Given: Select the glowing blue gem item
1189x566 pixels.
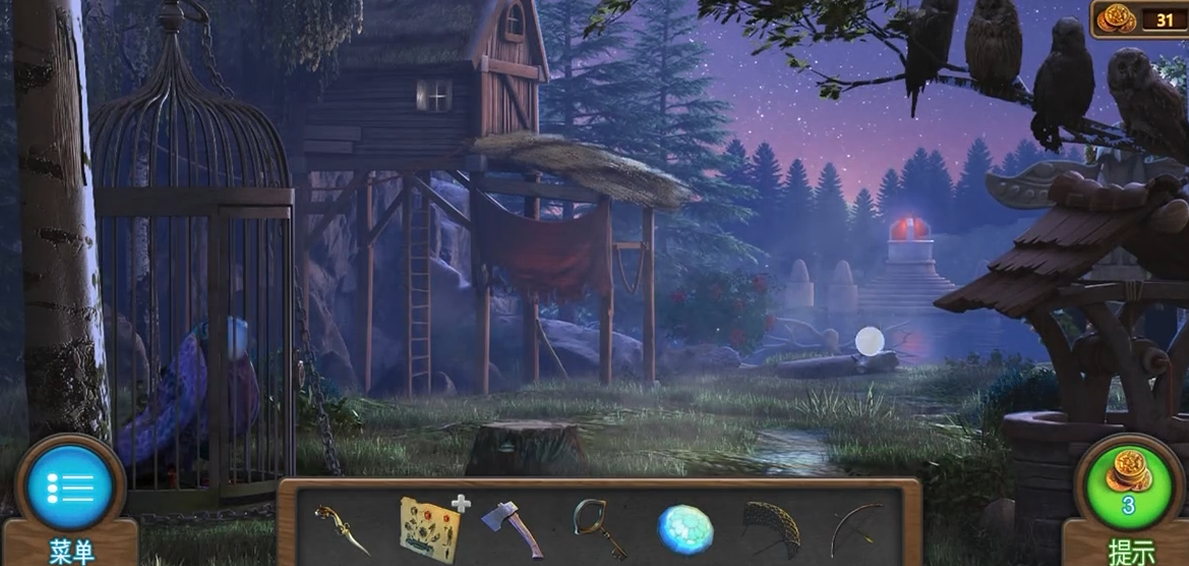Looking at the screenshot, I should pos(685,529).
